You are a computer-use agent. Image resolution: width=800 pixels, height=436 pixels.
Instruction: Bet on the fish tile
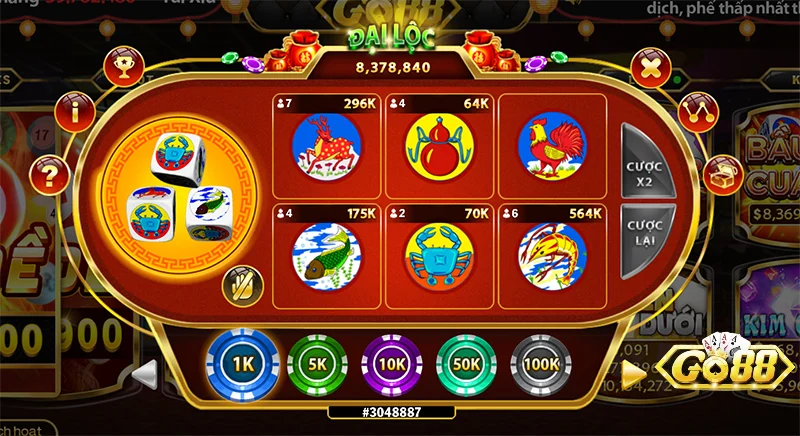326,255
